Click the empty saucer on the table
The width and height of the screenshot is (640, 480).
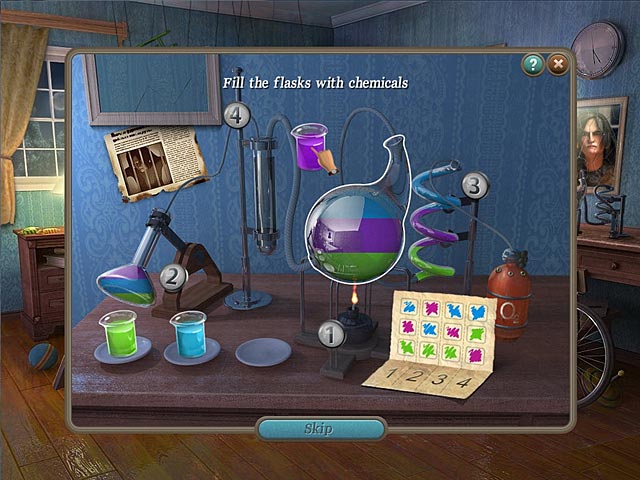[263, 351]
